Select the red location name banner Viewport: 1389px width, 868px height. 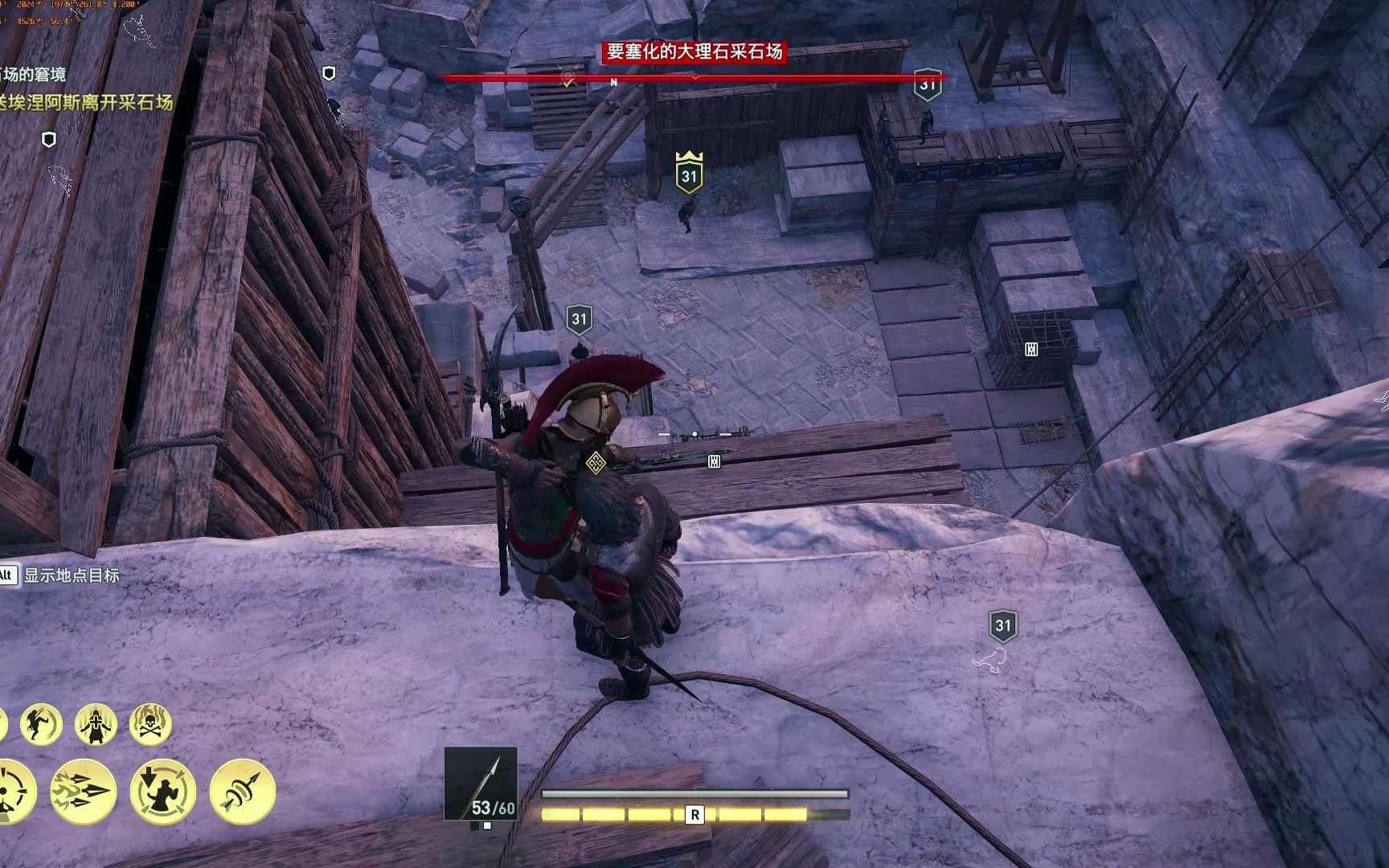(694, 52)
